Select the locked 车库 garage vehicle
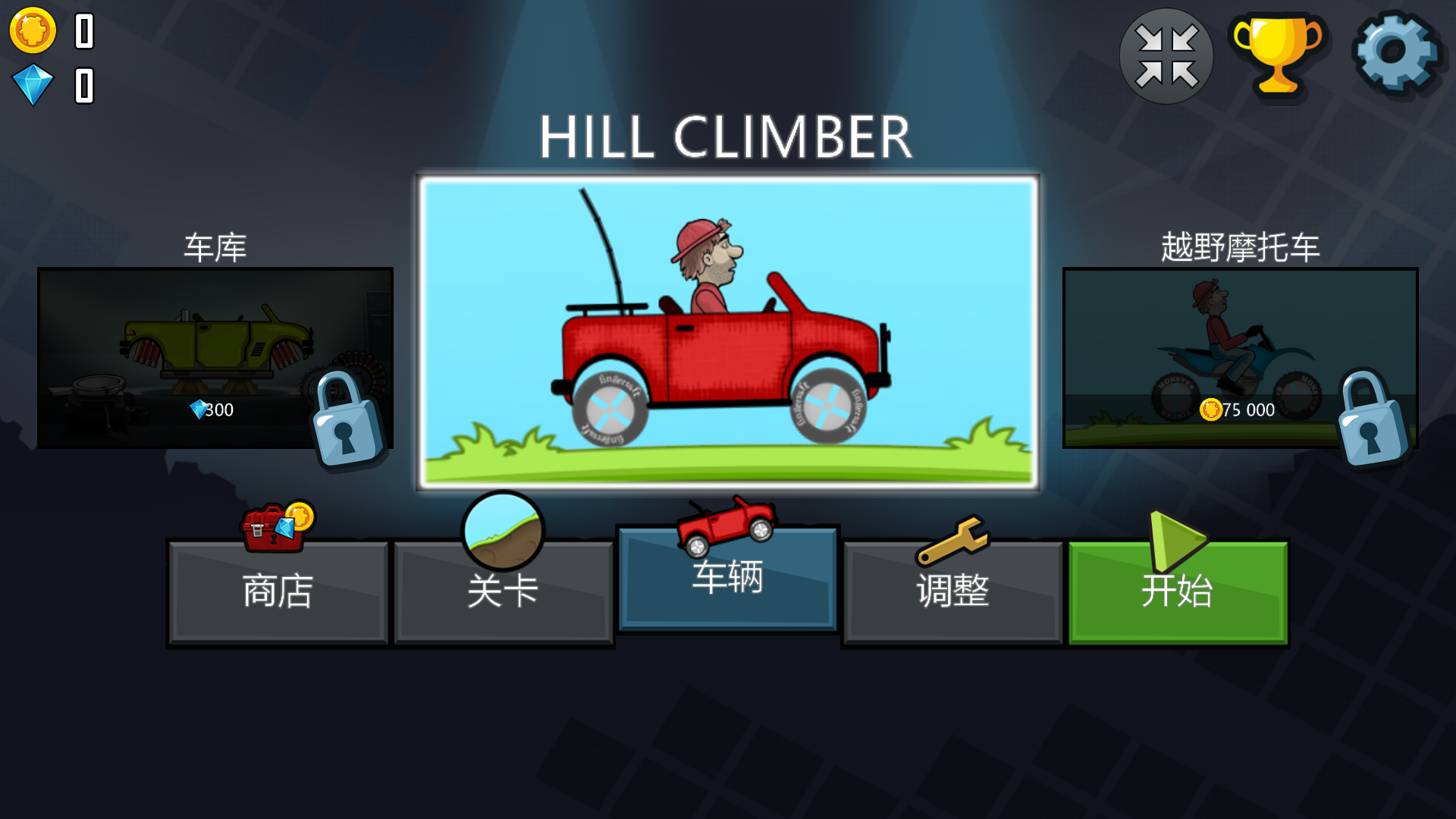This screenshot has width=1456, height=819. [x=215, y=357]
